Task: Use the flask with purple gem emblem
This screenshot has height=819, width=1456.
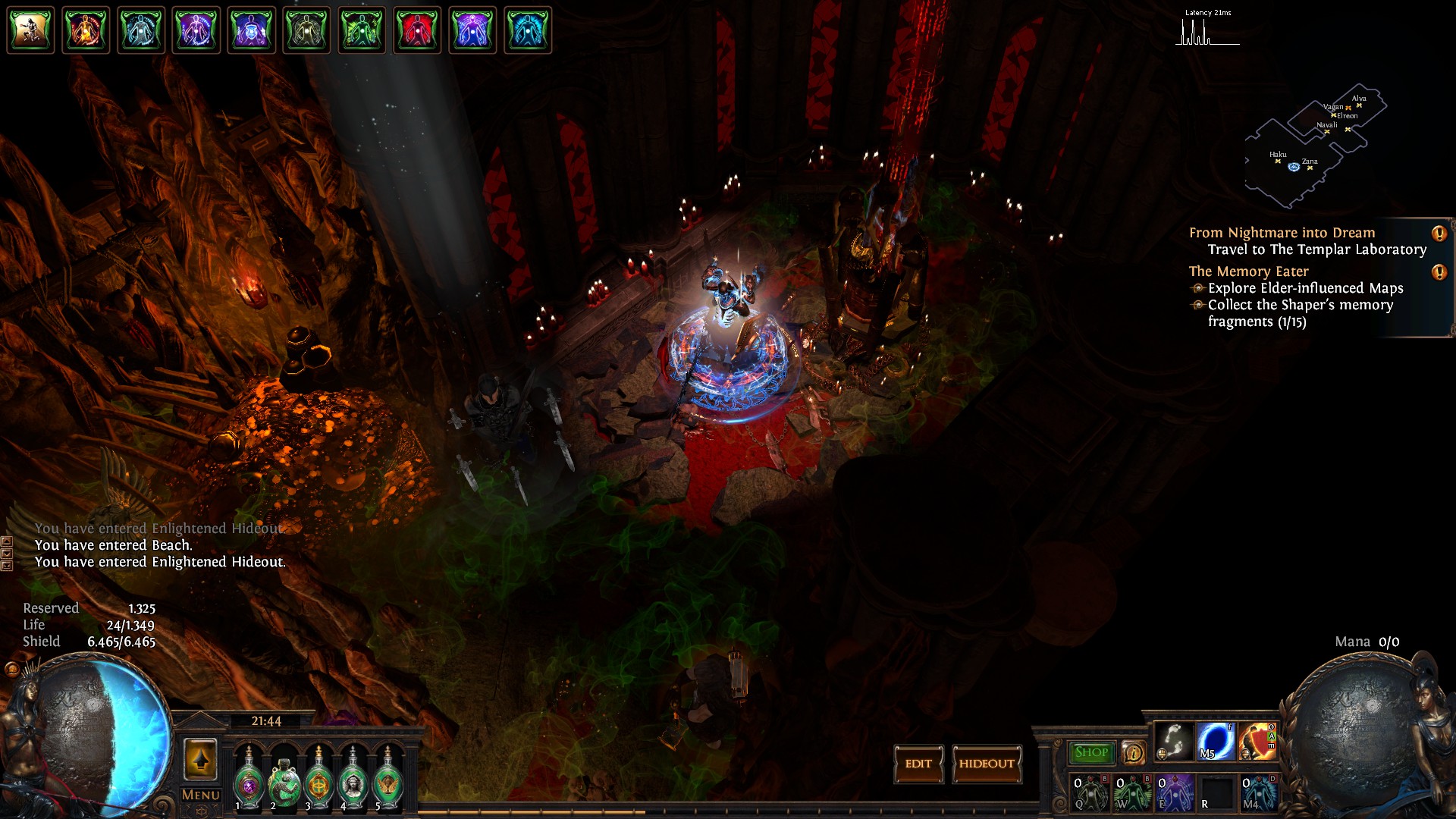Action: [x=248, y=780]
